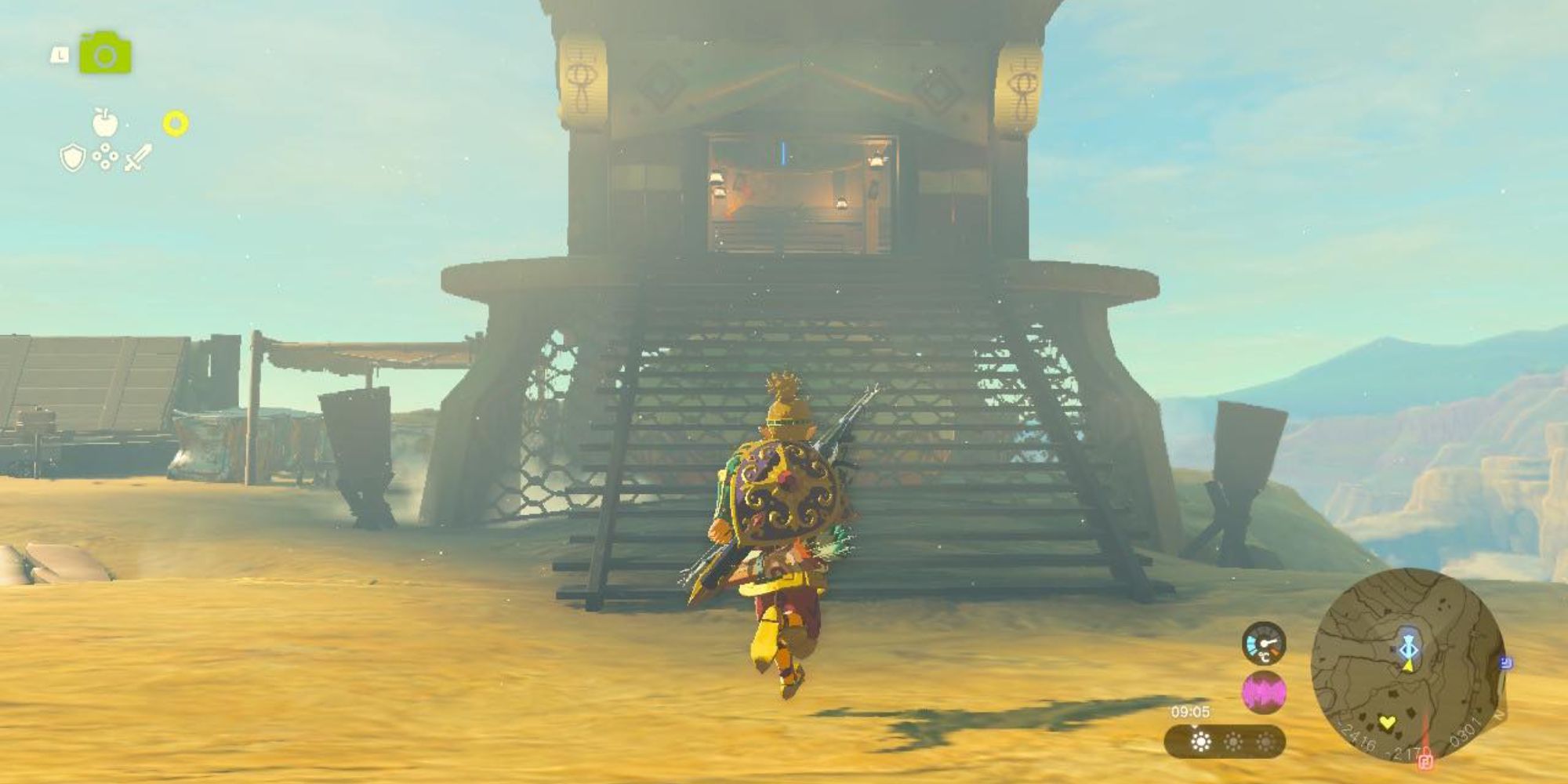Image resolution: width=1568 pixels, height=784 pixels.
Task: Toggle the rightmost weather forecast icon
Action: click(1265, 742)
